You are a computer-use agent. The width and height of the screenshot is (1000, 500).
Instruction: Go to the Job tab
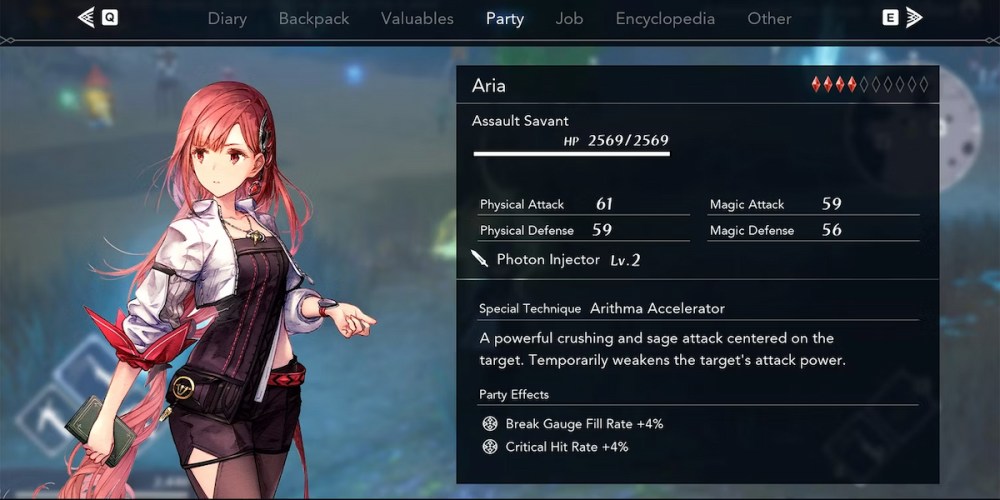click(570, 18)
